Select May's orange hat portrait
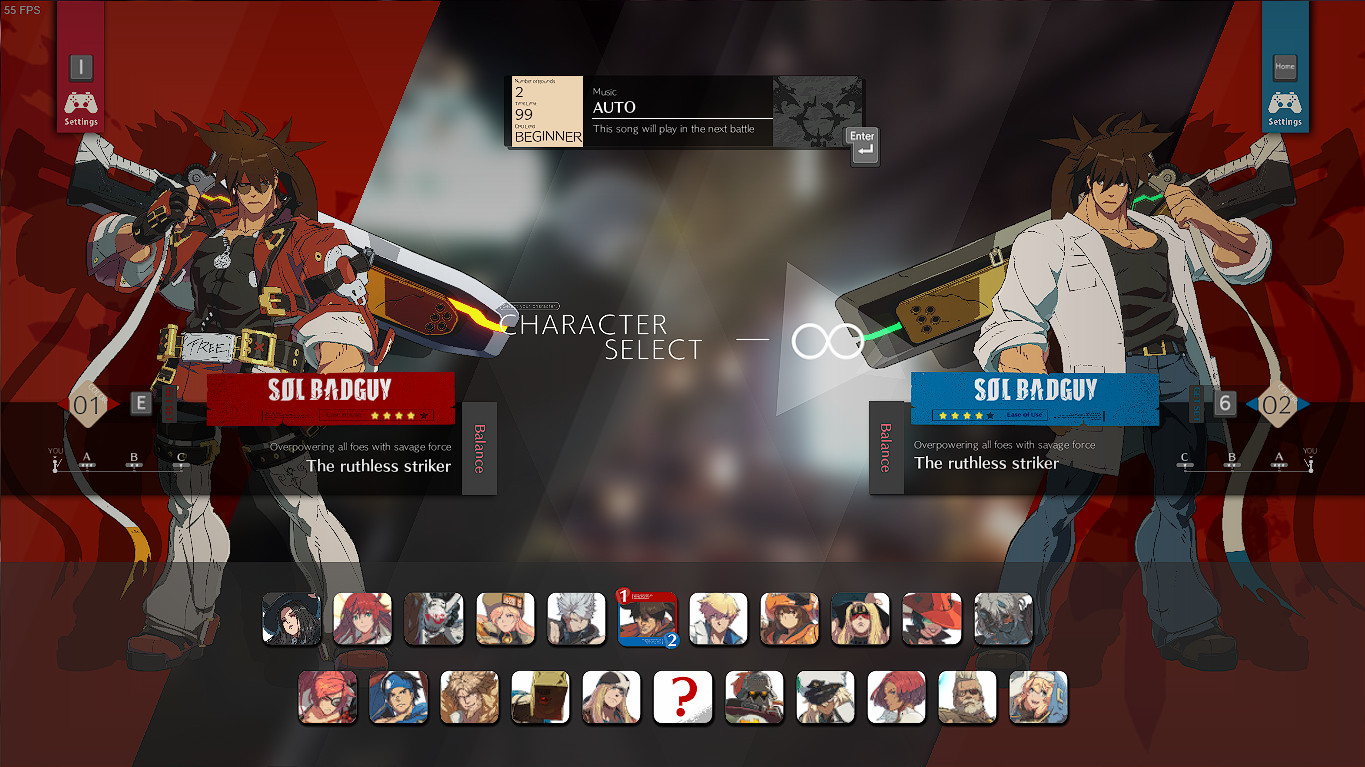1365x767 pixels. click(x=789, y=618)
